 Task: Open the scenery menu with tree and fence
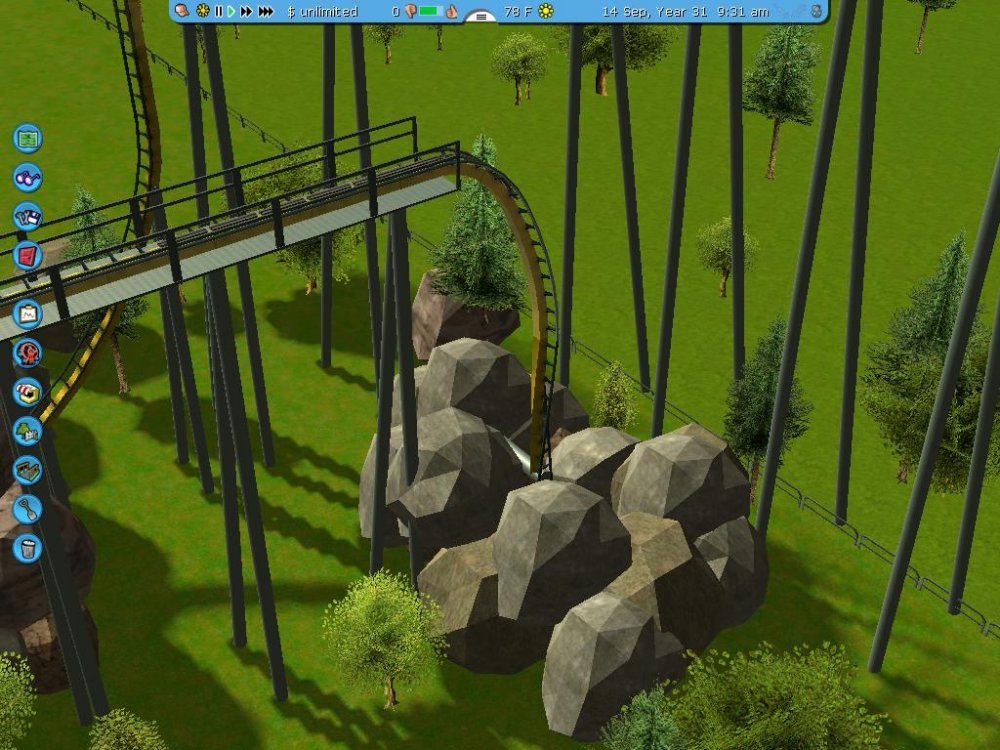pyautogui.click(x=27, y=431)
